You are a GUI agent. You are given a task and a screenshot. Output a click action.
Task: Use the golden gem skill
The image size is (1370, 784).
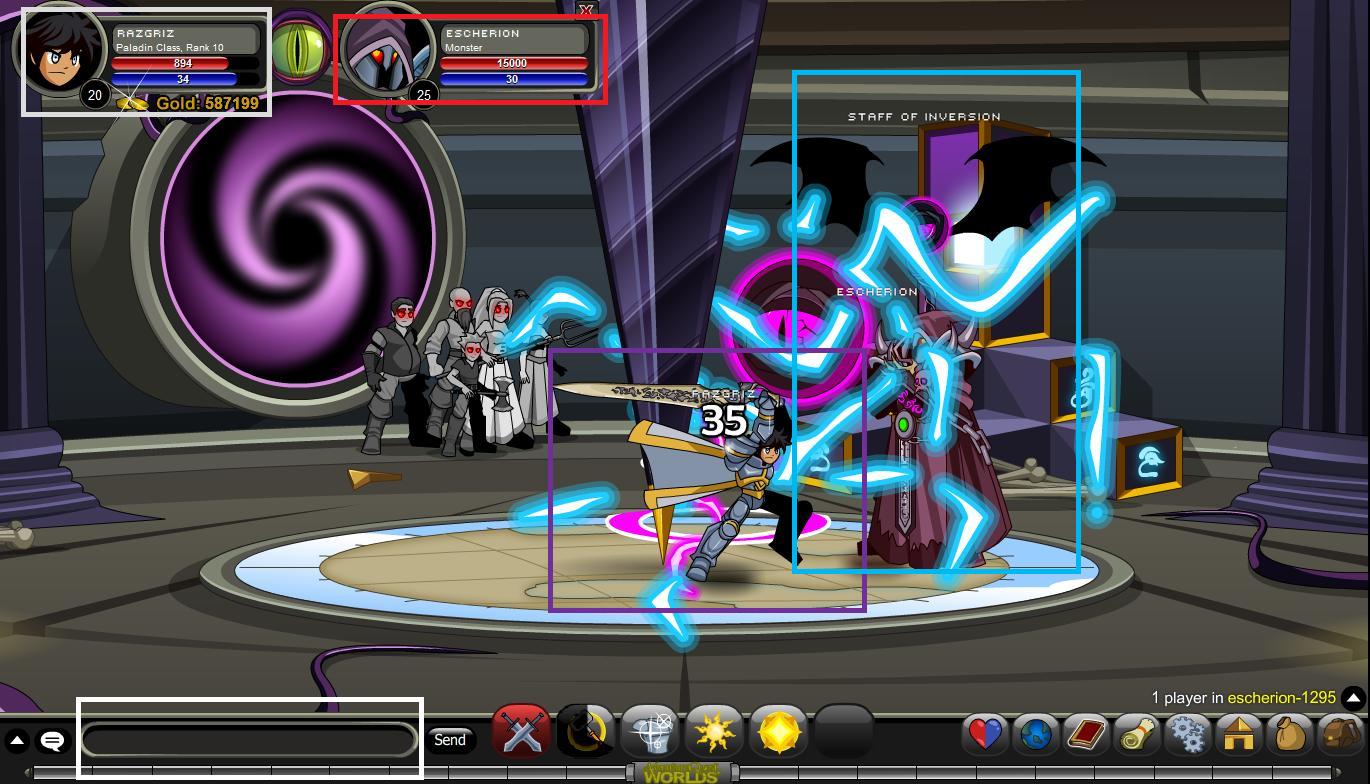tap(778, 733)
